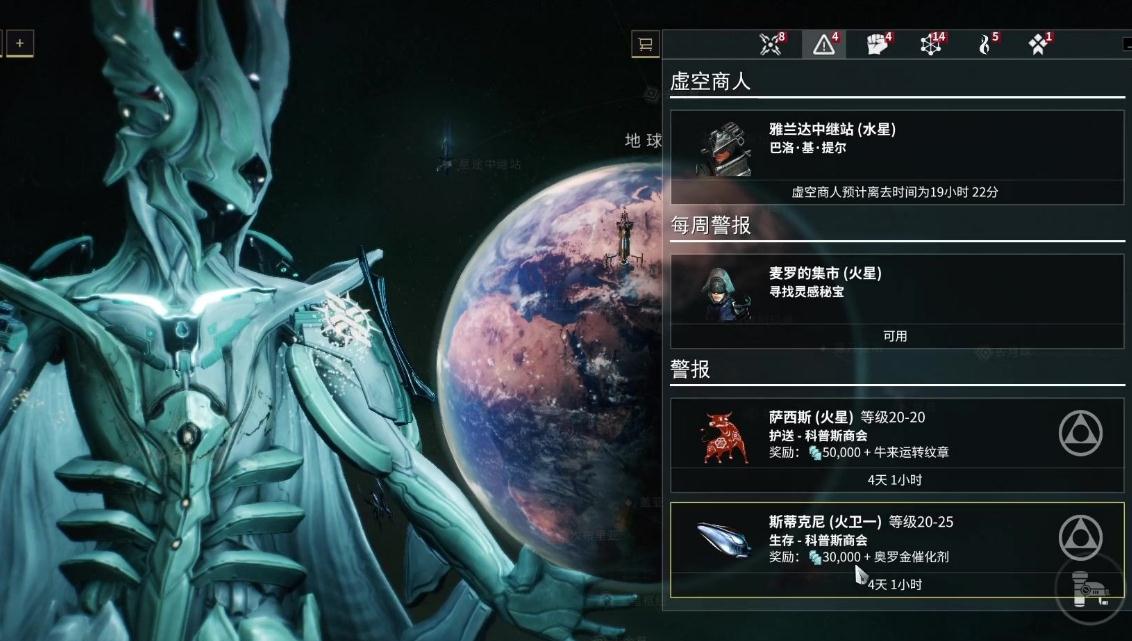Click the plus button at top left

(20, 42)
